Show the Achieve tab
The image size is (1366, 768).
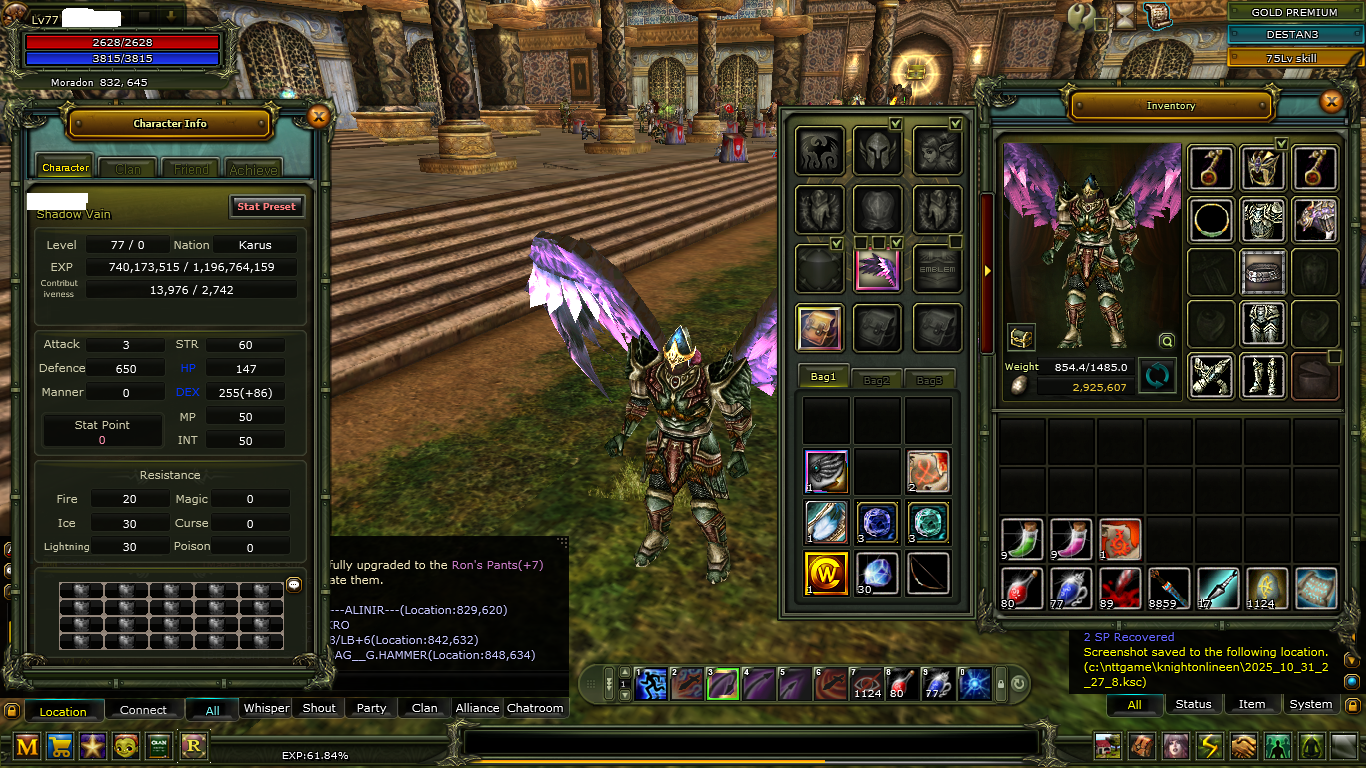(x=253, y=169)
